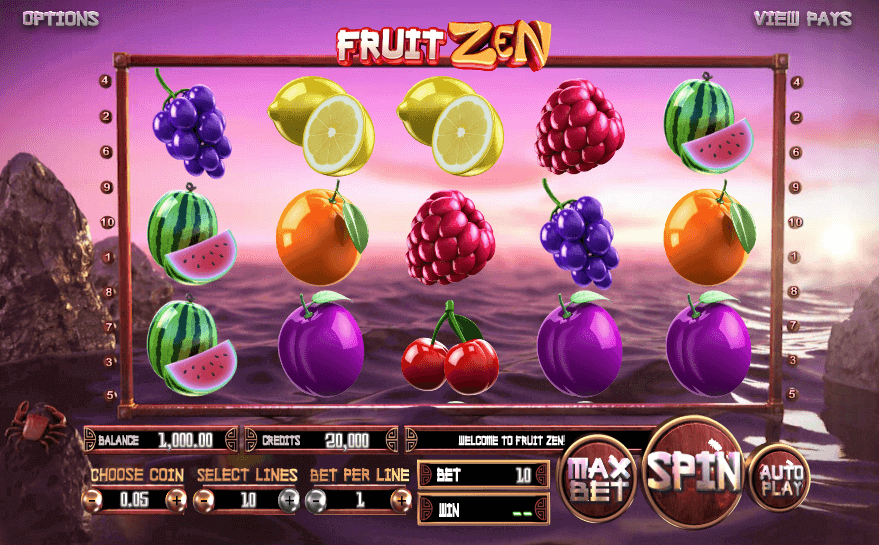
Task: Increase the Bet Per Line amount
Action: 399,498
